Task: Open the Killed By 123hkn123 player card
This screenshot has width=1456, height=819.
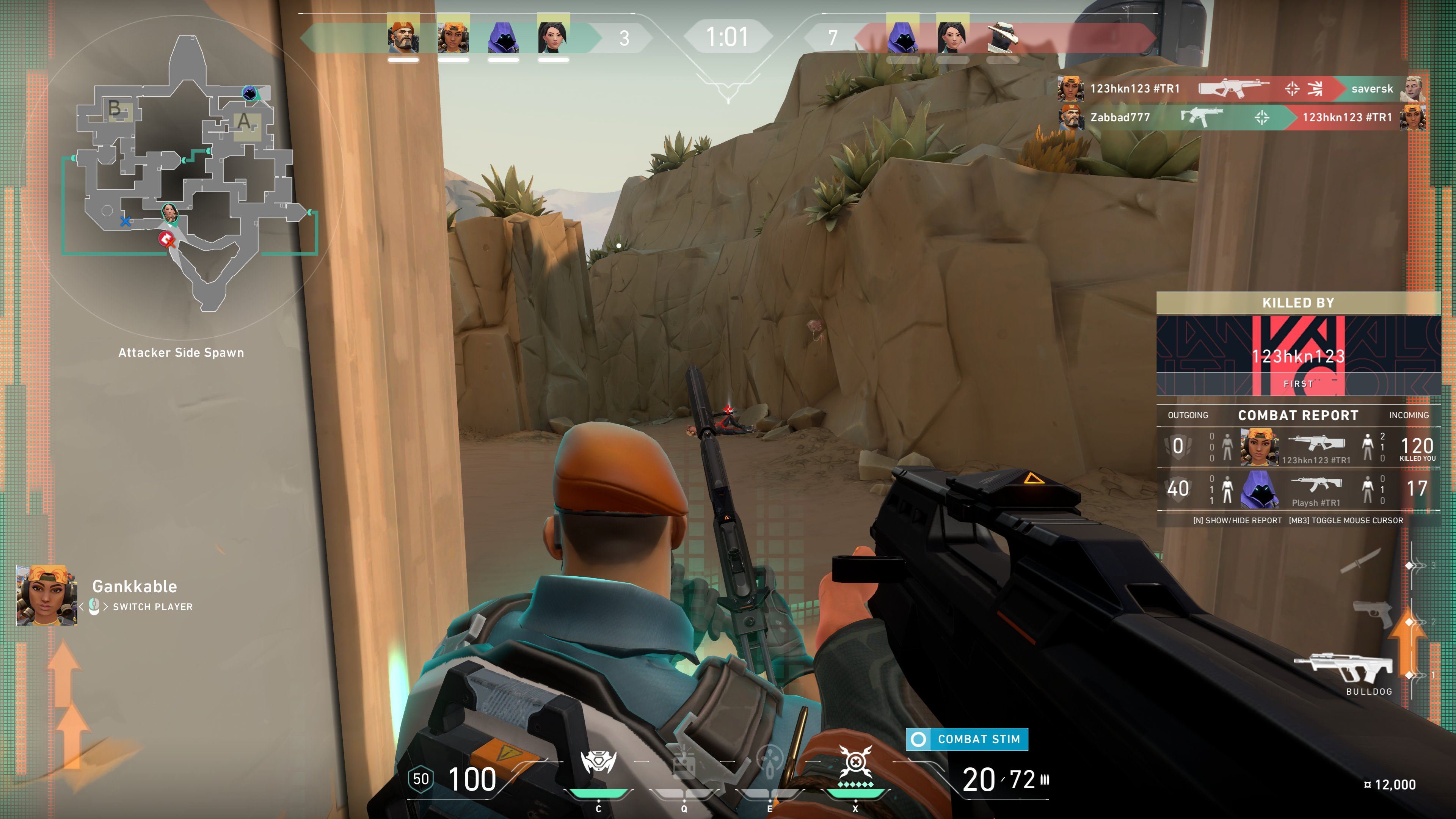Action: pyautogui.click(x=1298, y=355)
